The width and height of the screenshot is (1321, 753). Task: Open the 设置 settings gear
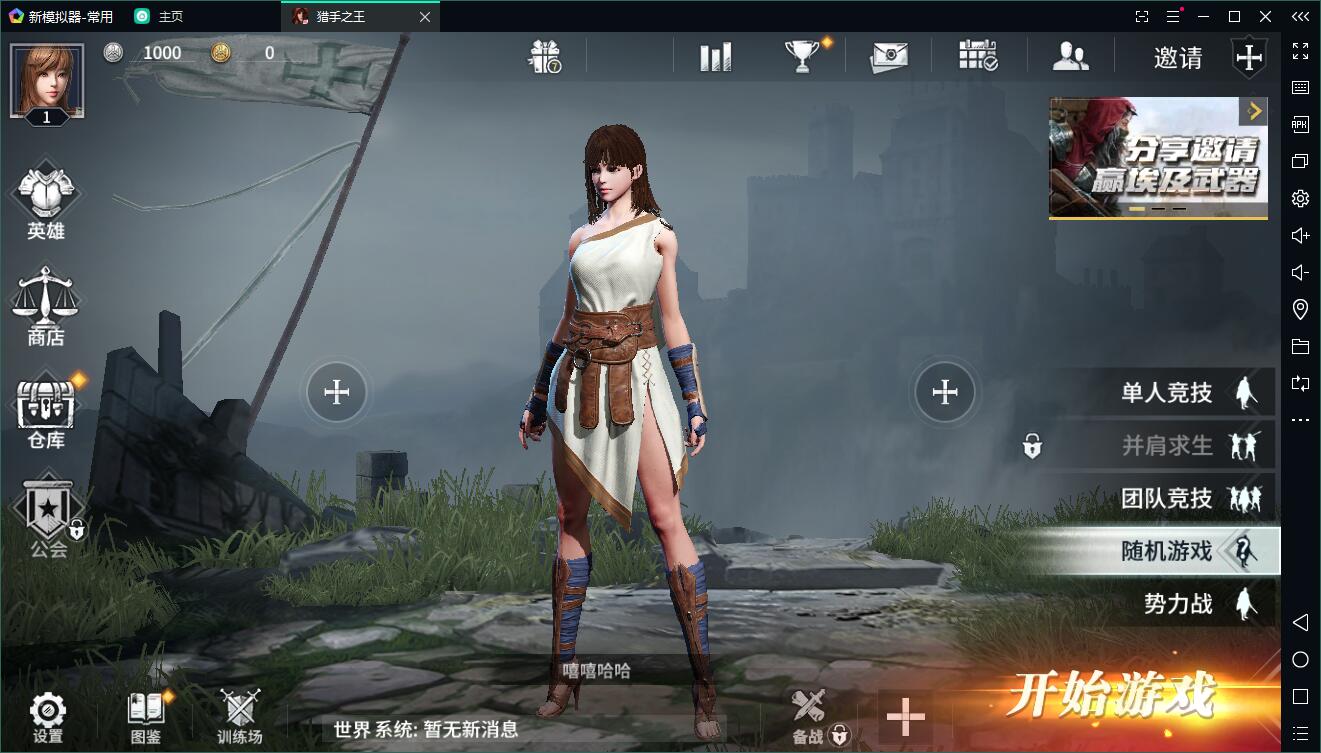(47, 716)
